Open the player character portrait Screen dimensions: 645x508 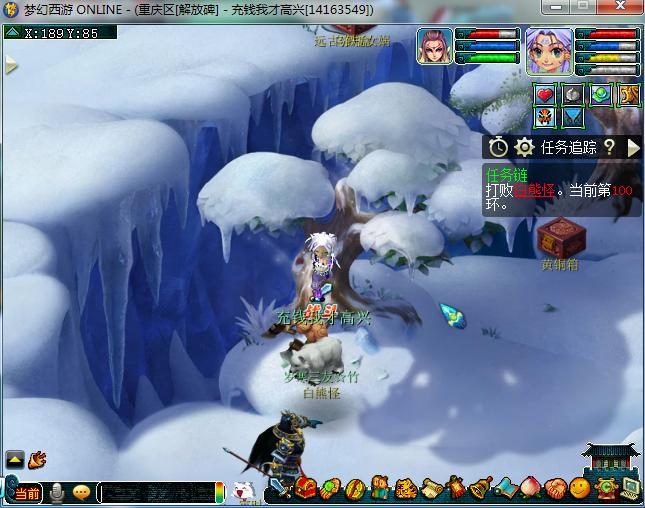[x=550, y=50]
